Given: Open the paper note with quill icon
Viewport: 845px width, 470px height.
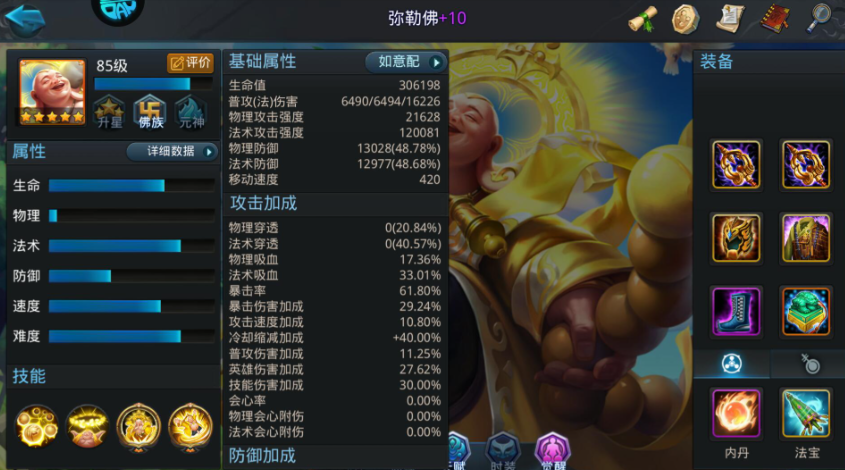Looking at the screenshot, I should (730, 18).
